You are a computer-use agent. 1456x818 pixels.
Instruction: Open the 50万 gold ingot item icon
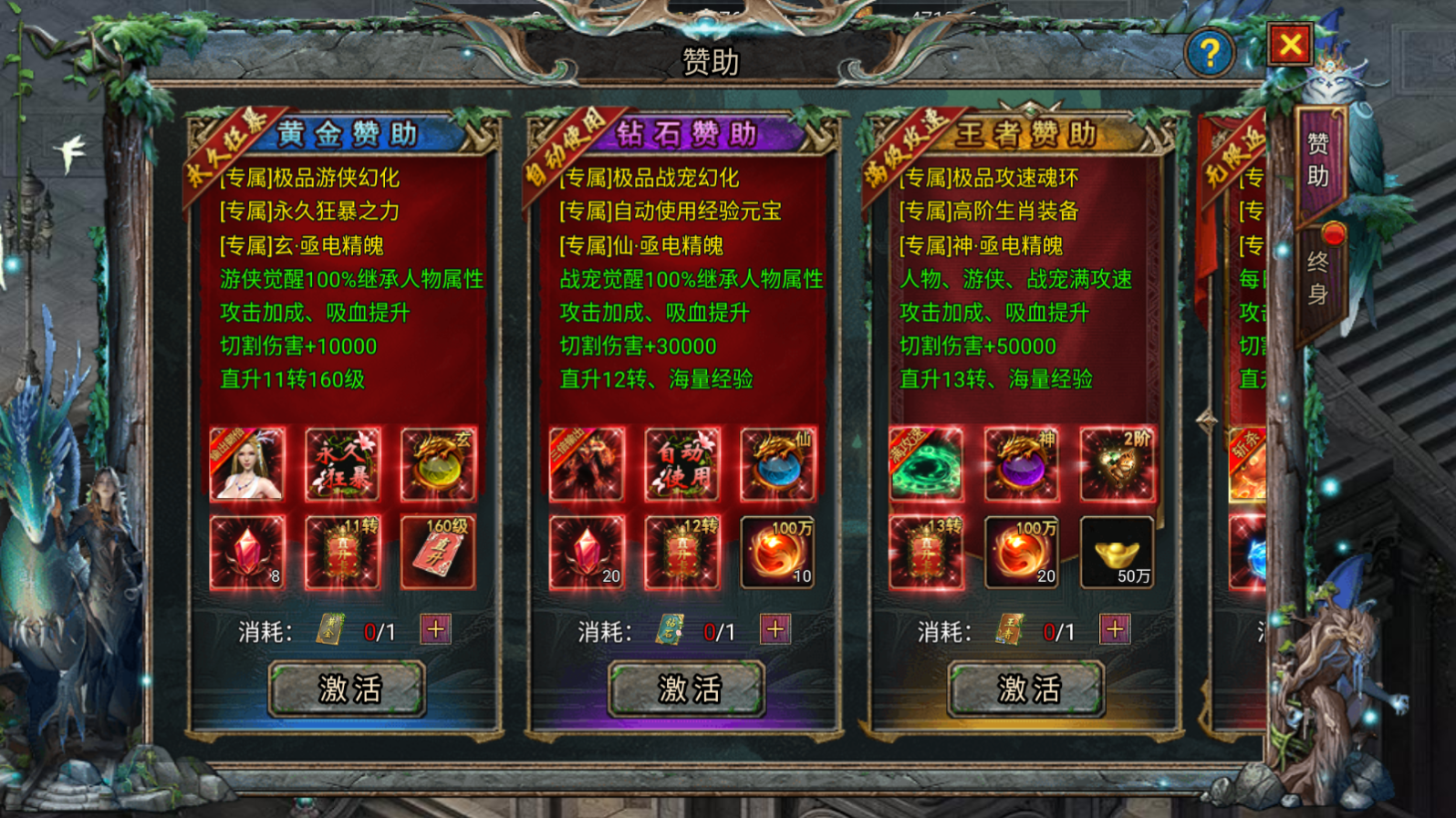point(1117,552)
